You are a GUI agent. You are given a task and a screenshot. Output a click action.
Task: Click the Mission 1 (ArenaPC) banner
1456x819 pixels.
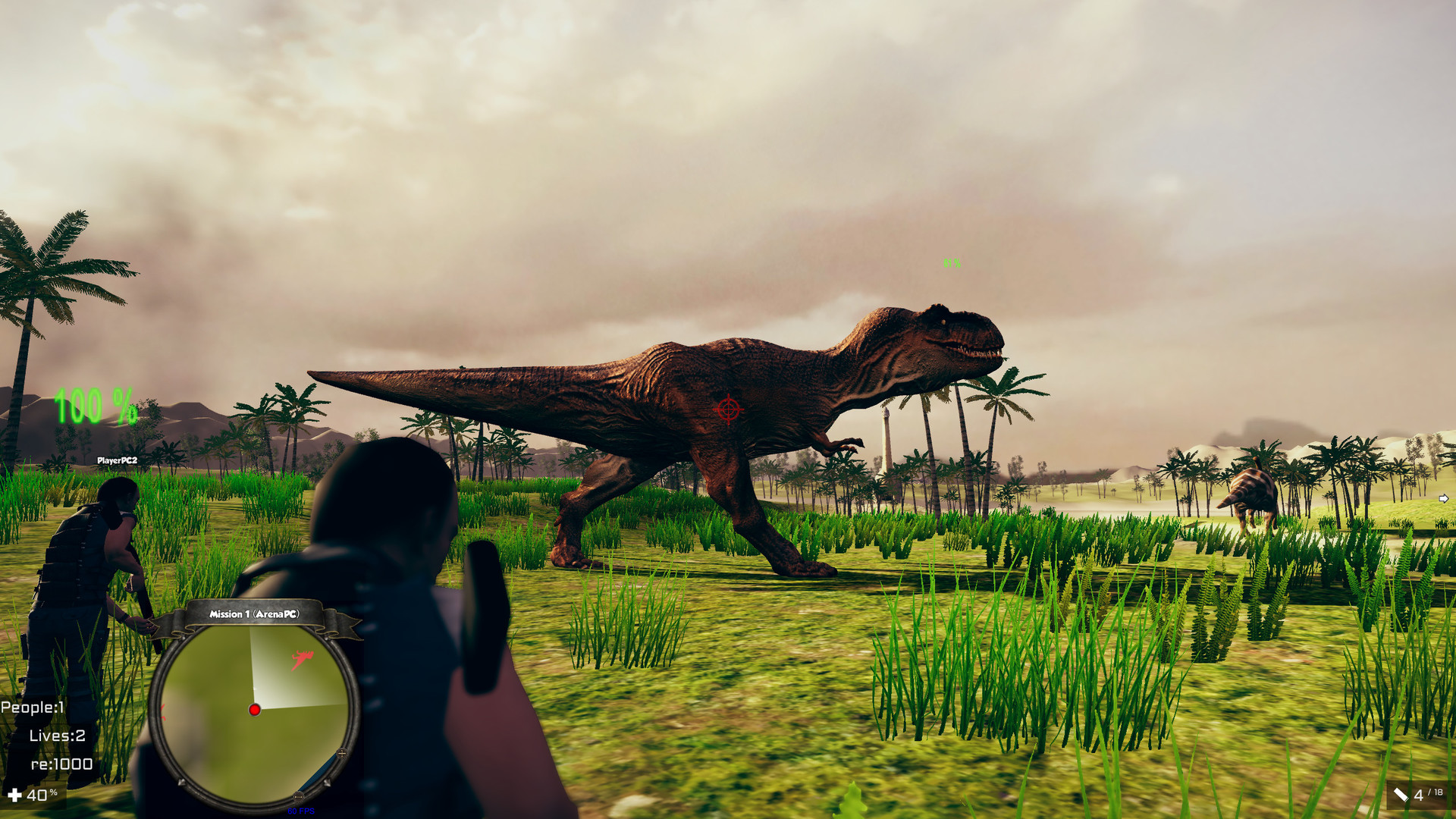(x=255, y=616)
